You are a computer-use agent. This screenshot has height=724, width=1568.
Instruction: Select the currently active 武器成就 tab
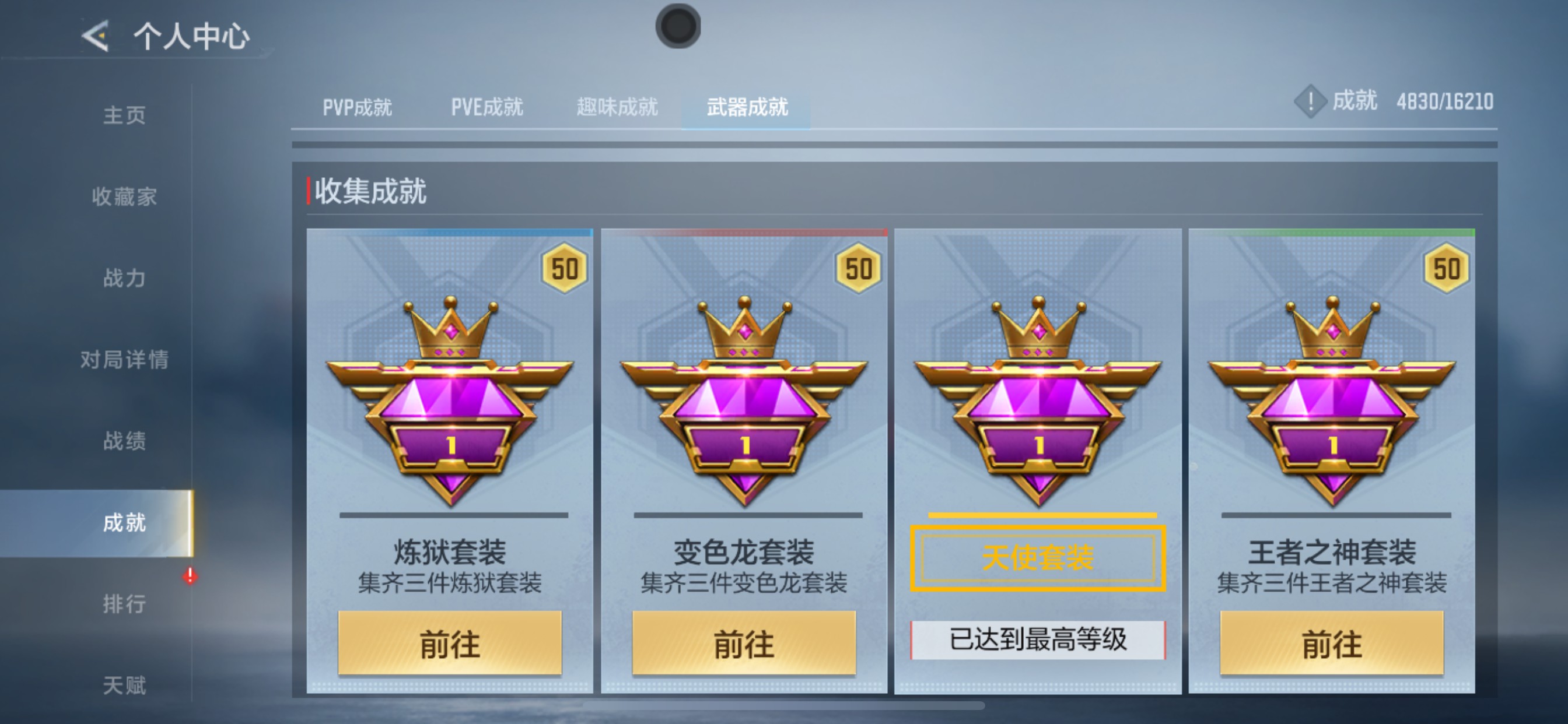(x=747, y=107)
